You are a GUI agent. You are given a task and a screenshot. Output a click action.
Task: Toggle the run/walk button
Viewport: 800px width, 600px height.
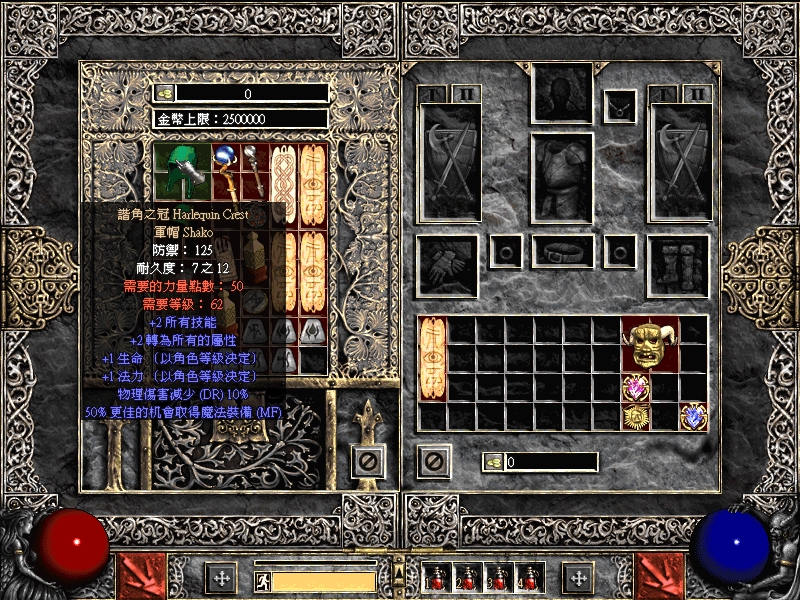pyautogui.click(x=261, y=580)
